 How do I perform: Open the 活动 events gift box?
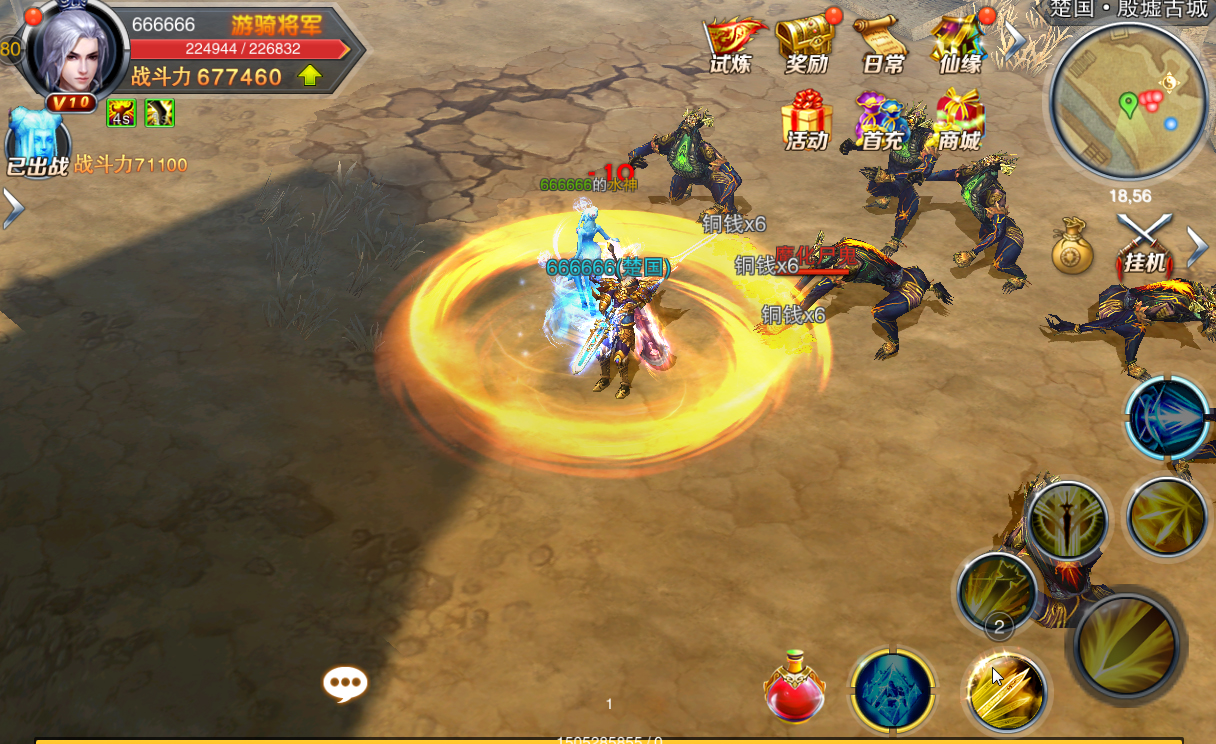tap(806, 120)
